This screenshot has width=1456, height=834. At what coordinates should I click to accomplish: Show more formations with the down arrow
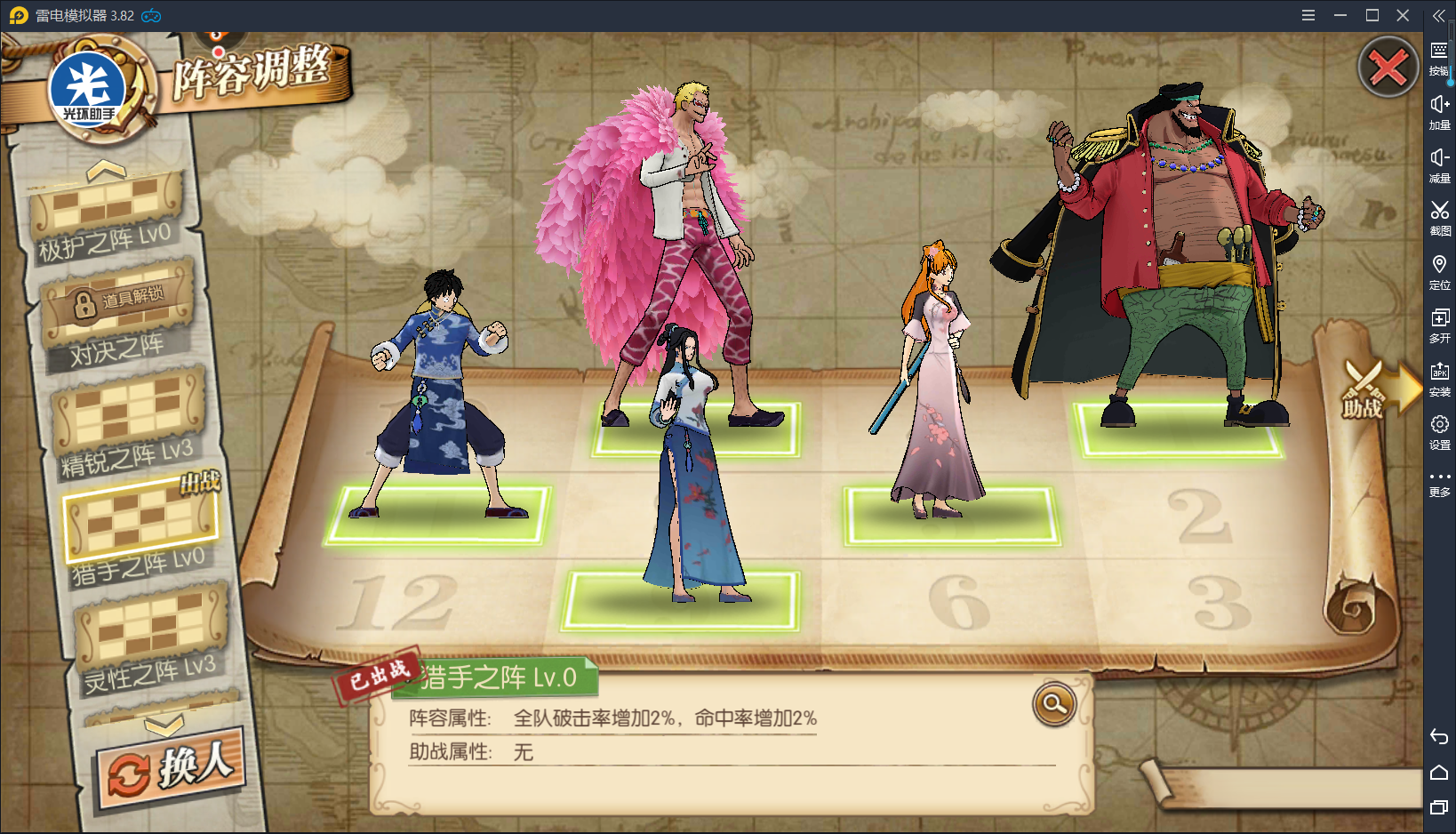coord(164,726)
